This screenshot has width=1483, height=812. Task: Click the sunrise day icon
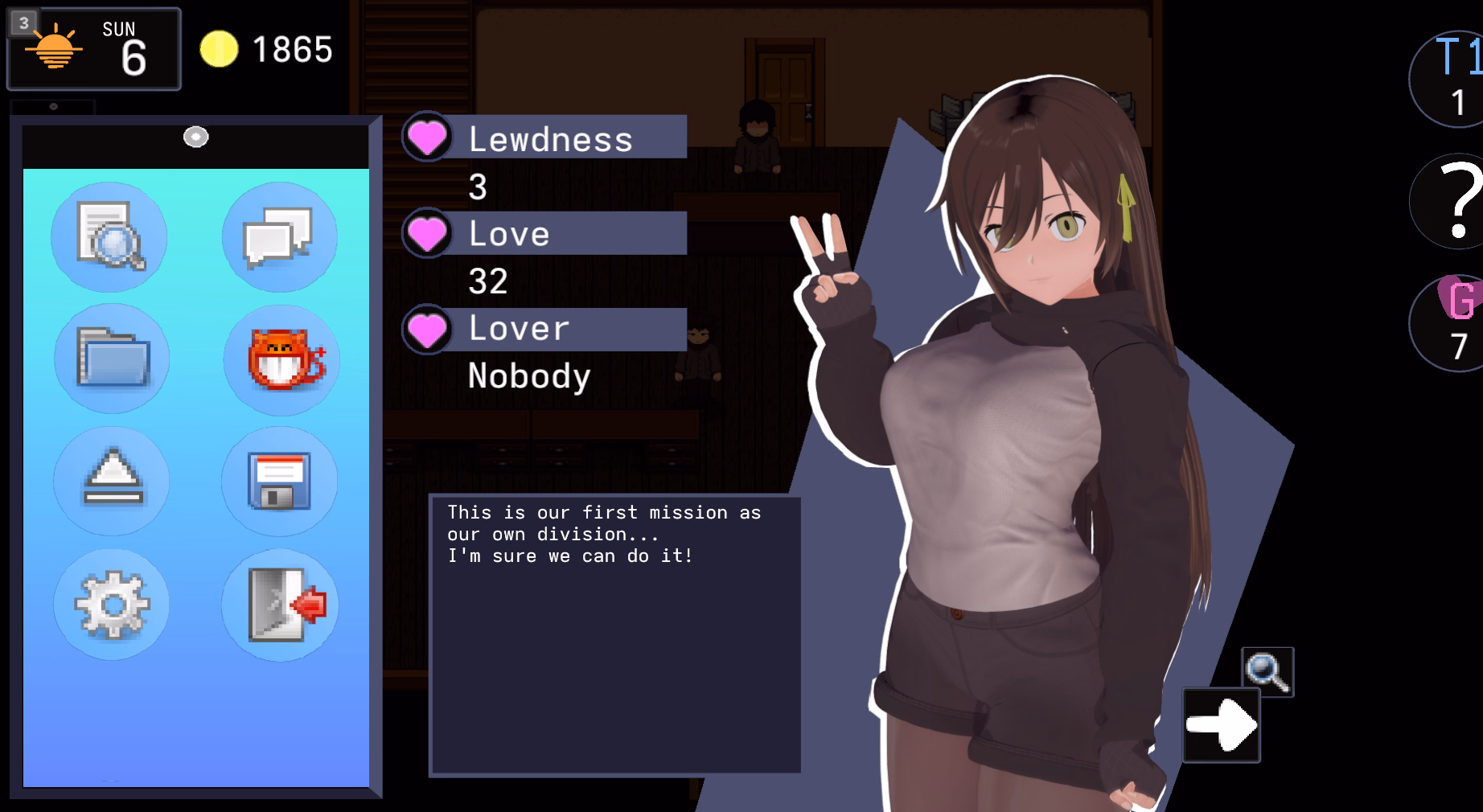pyautogui.click(x=55, y=50)
